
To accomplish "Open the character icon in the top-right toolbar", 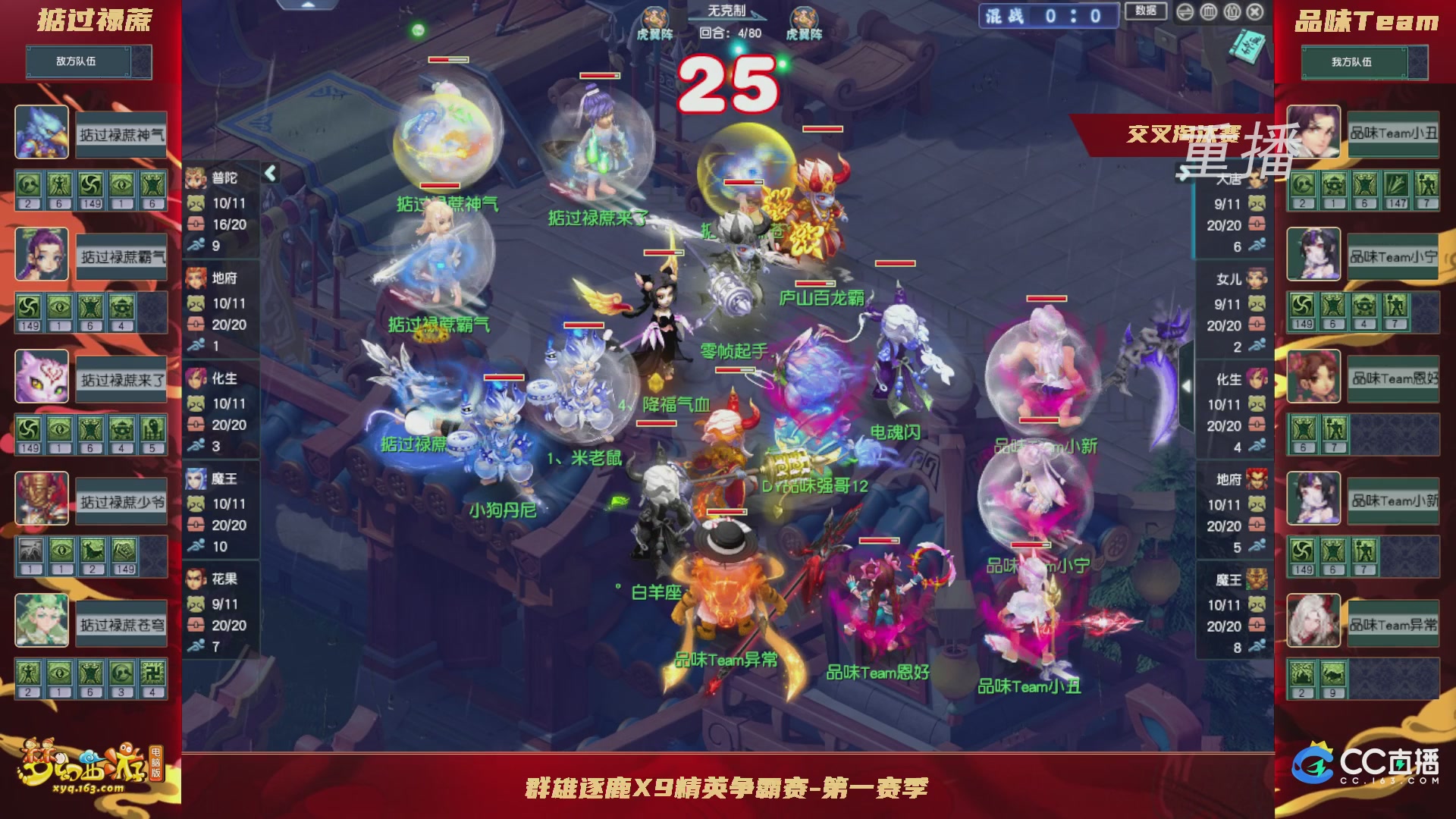I will coord(1232,13).
